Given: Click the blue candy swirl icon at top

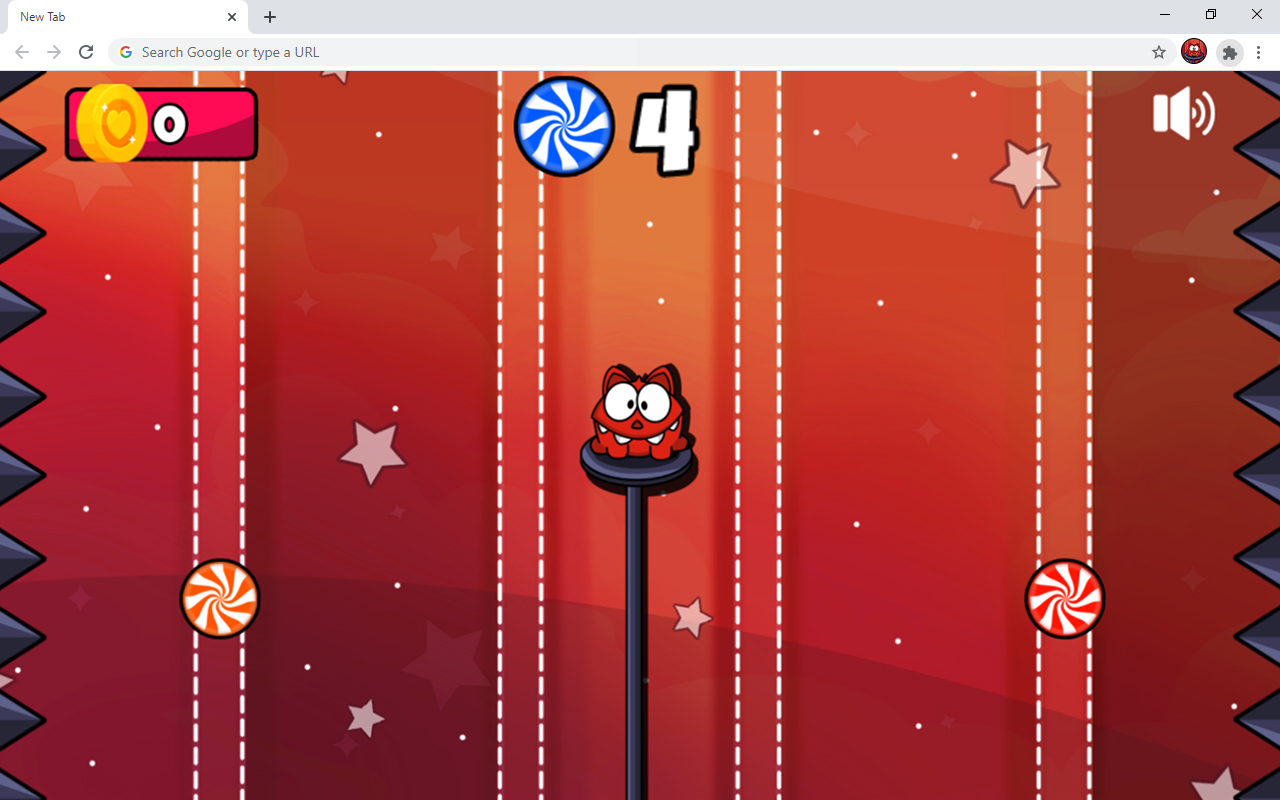Looking at the screenshot, I should [x=564, y=127].
